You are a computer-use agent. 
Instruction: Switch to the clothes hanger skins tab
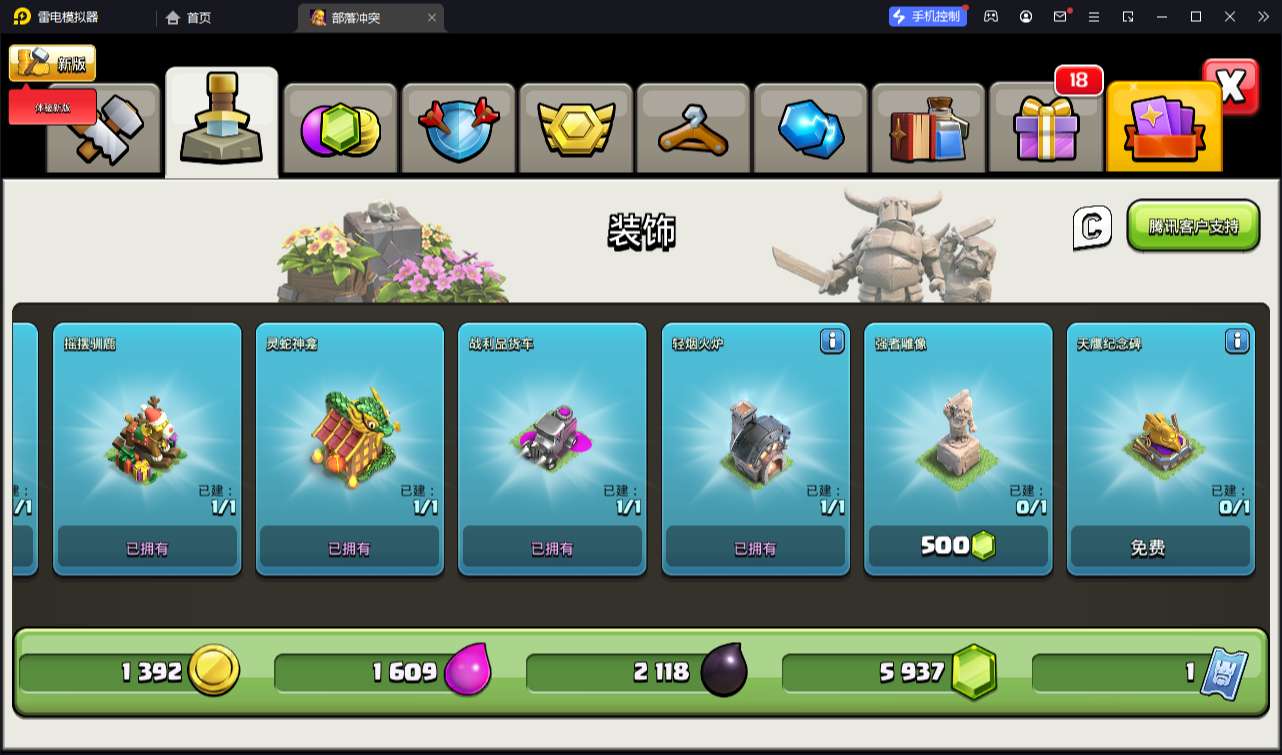(692, 130)
